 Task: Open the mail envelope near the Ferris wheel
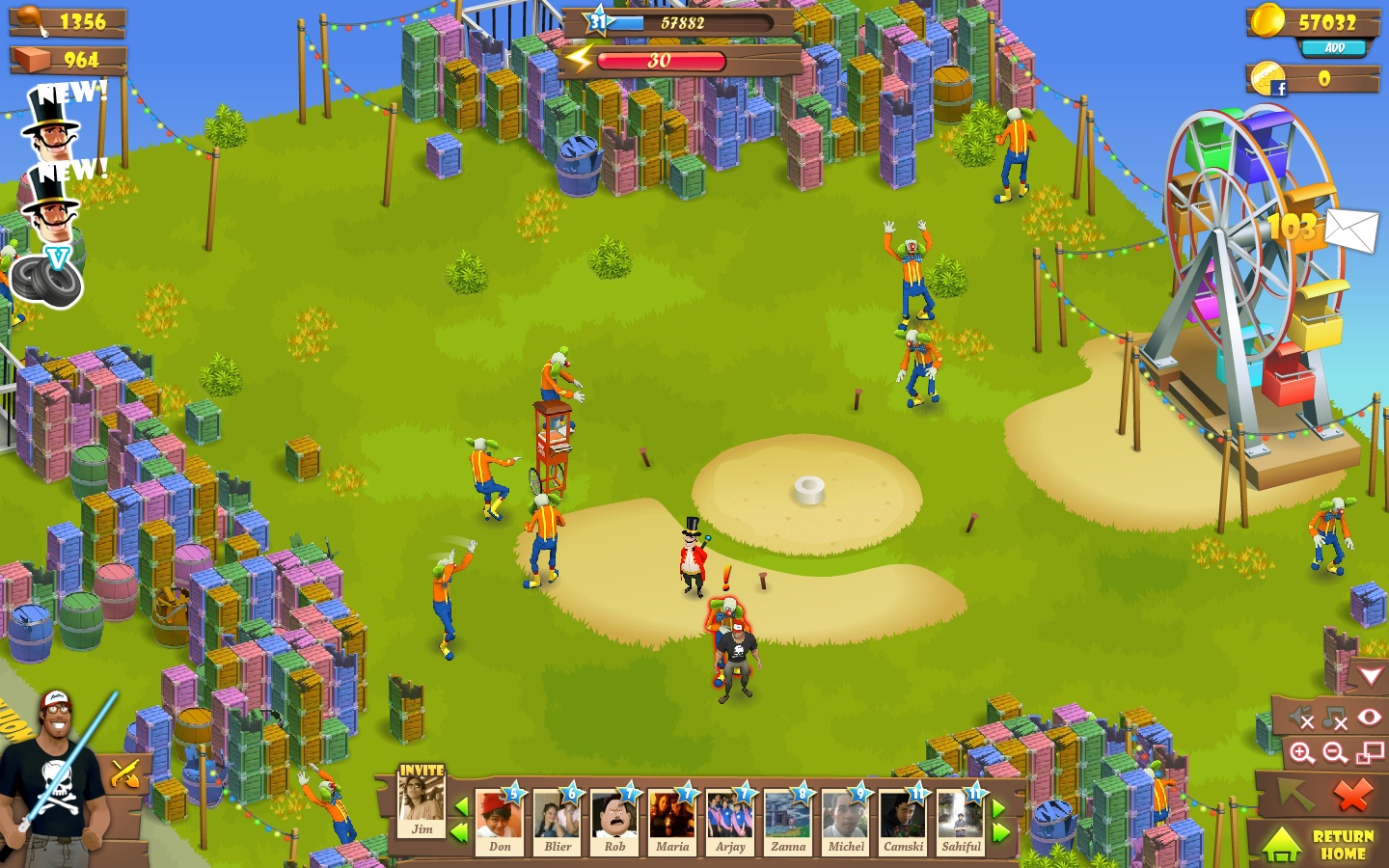(1352, 231)
